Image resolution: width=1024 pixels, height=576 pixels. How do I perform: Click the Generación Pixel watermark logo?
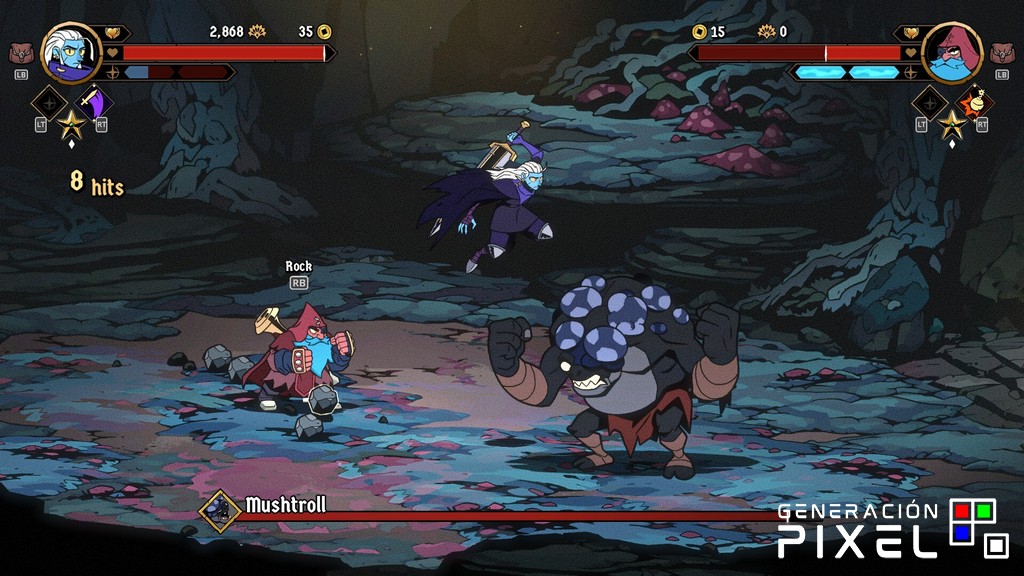[x=892, y=529]
